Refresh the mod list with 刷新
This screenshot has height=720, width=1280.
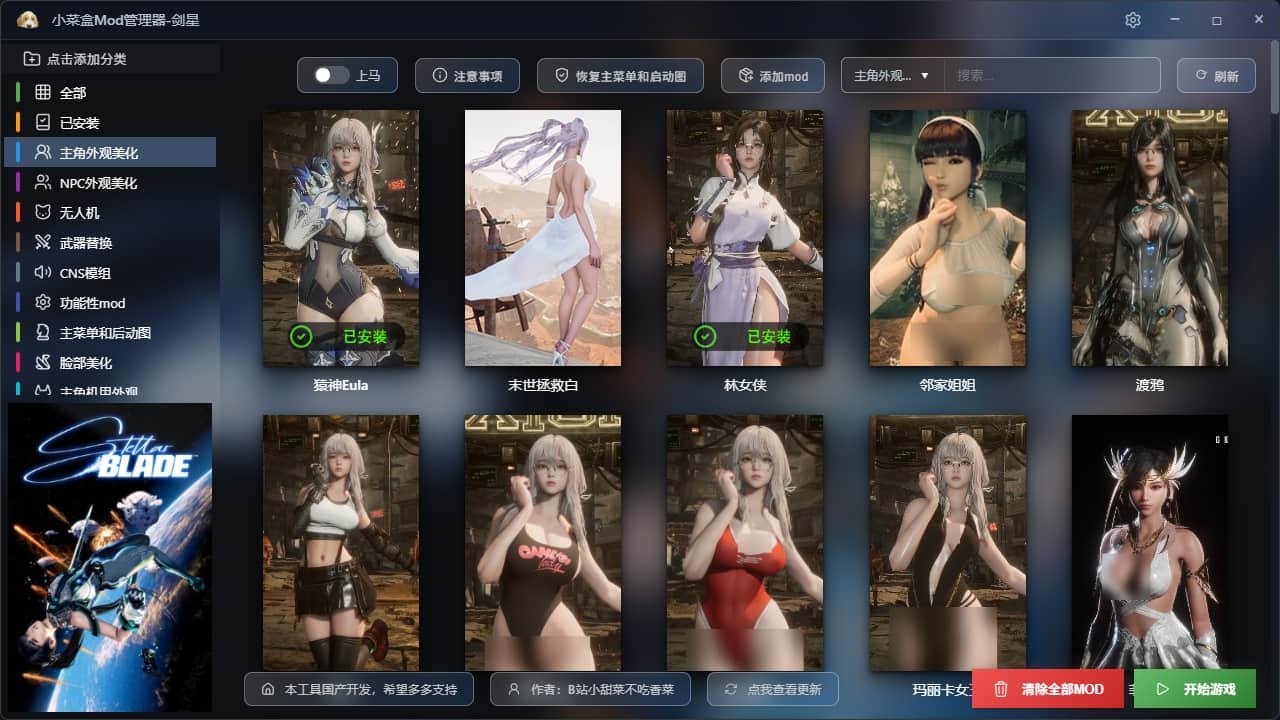point(1216,76)
